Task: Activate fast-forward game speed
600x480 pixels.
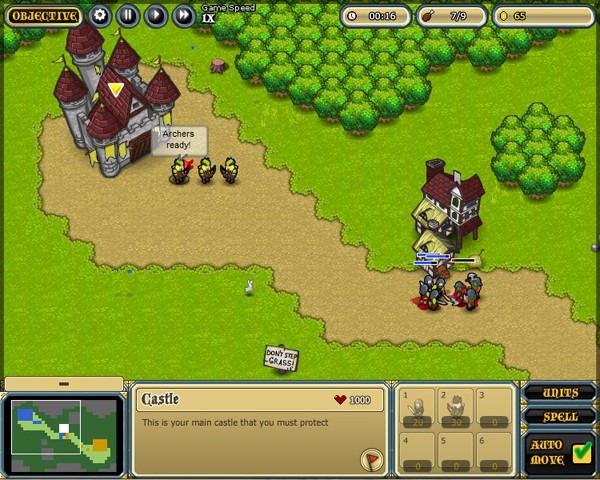Action: (183, 16)
